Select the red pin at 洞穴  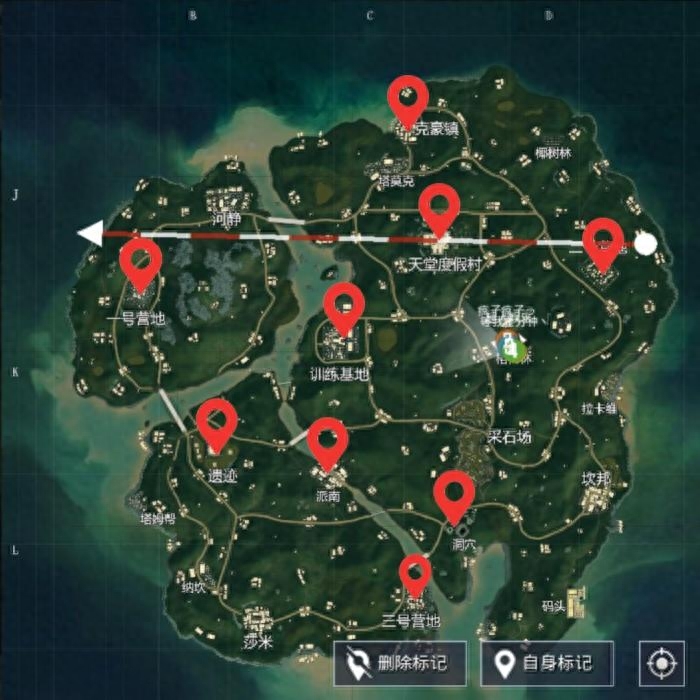pyautogui.click(x=454, y=493)
